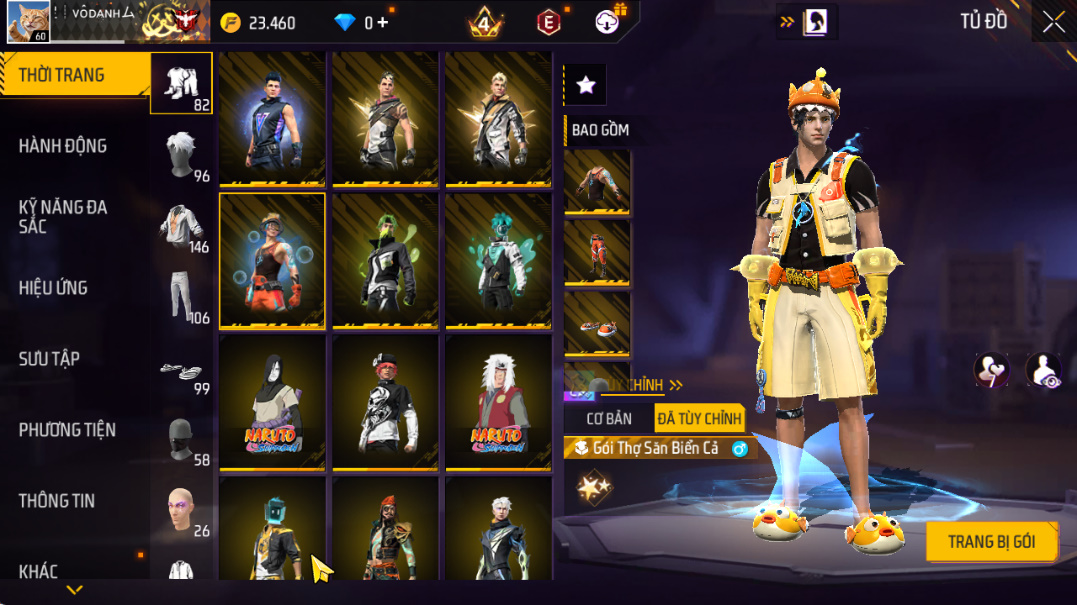
Task: Switch to the Cơ Bản tab
Action: pyautogui.click(x=609, y=419)
